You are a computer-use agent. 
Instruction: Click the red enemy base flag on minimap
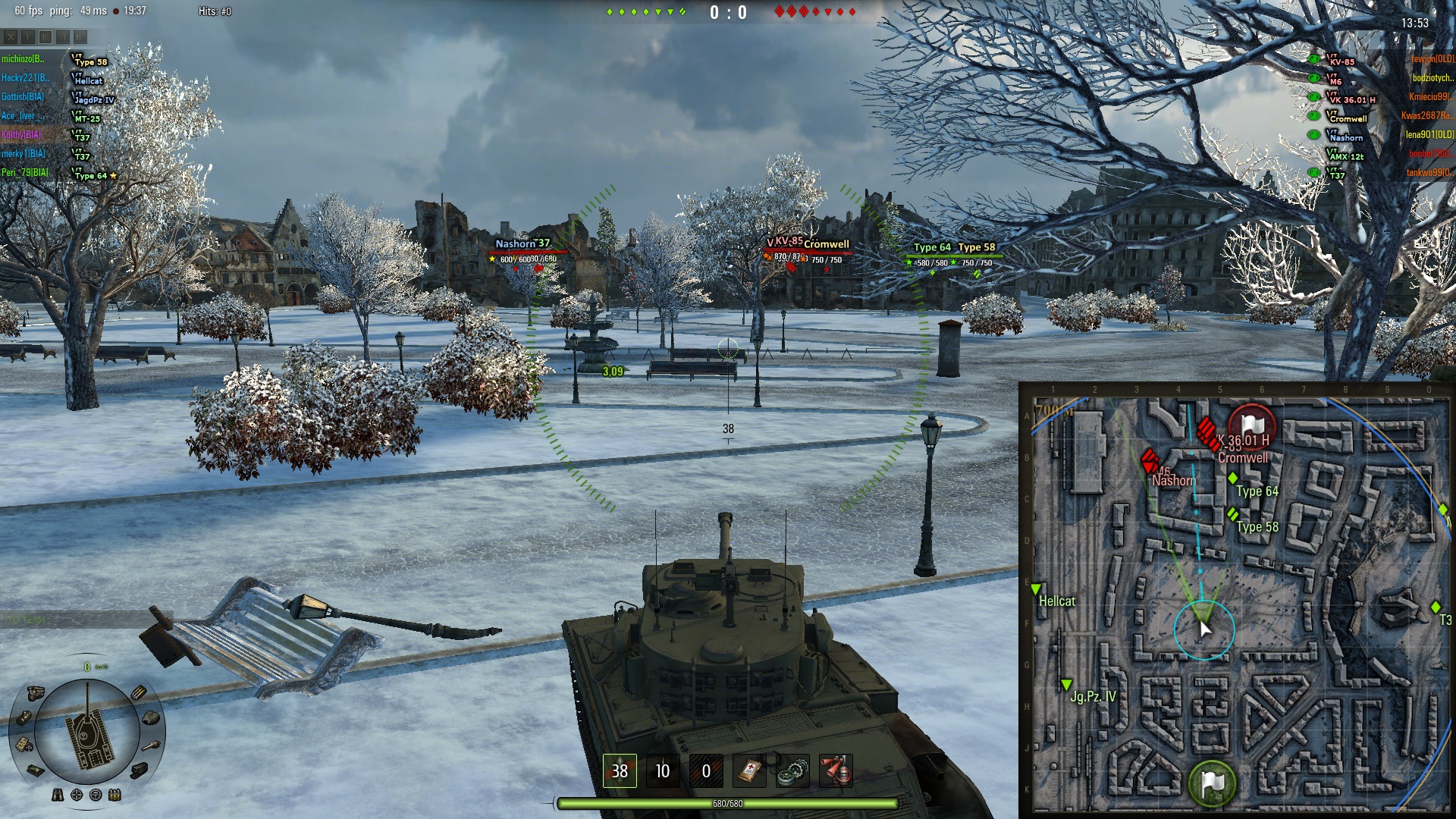[1251, 426]
